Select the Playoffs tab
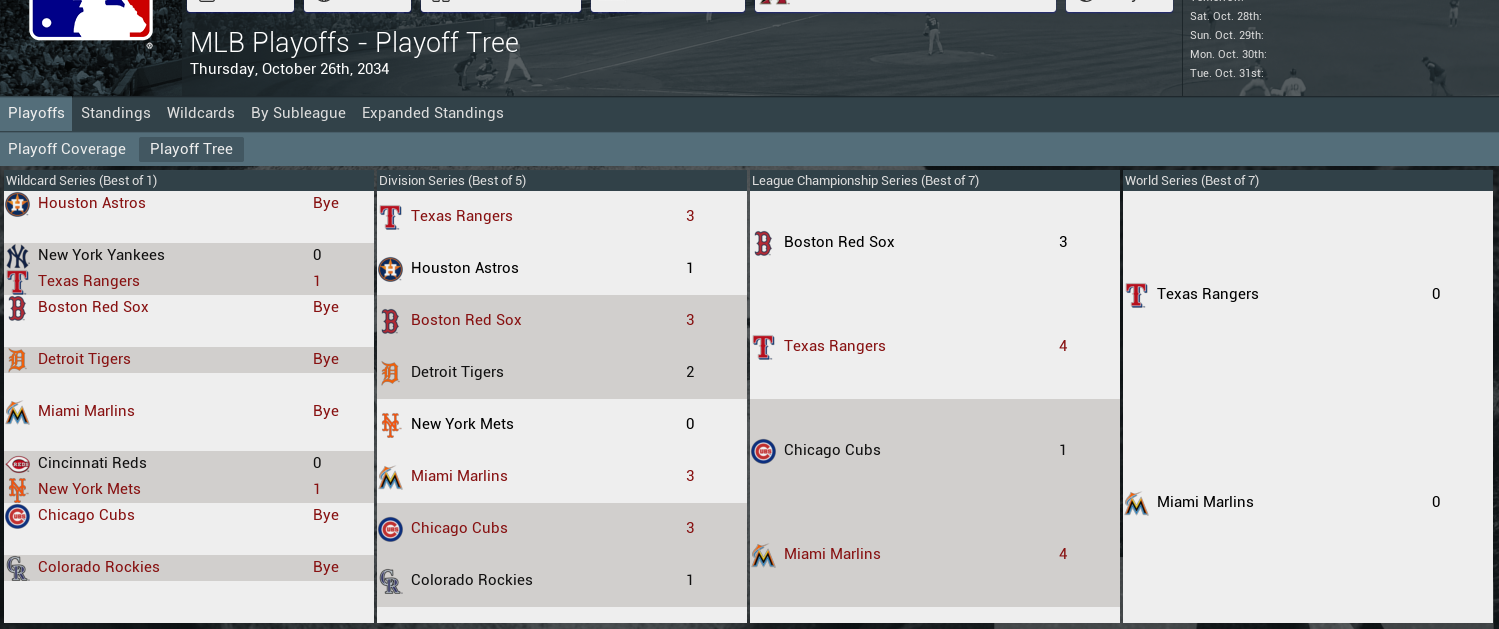Image resolution: width=1499 pixels, height=629 pixels. [36, 113]
